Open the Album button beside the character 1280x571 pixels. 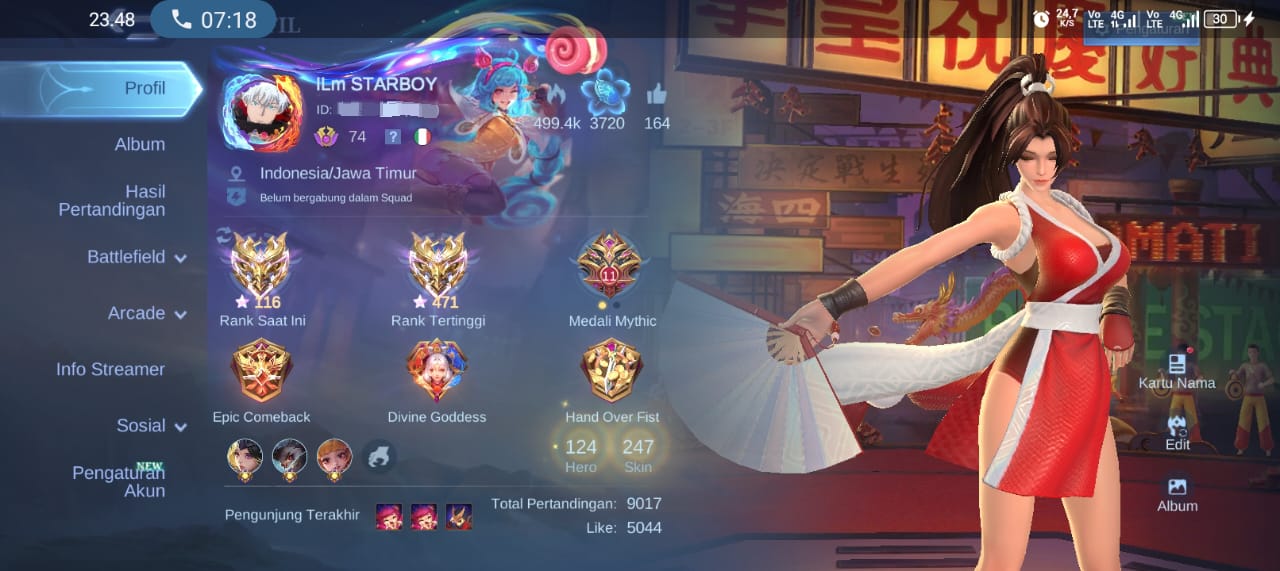[1177, 492]
